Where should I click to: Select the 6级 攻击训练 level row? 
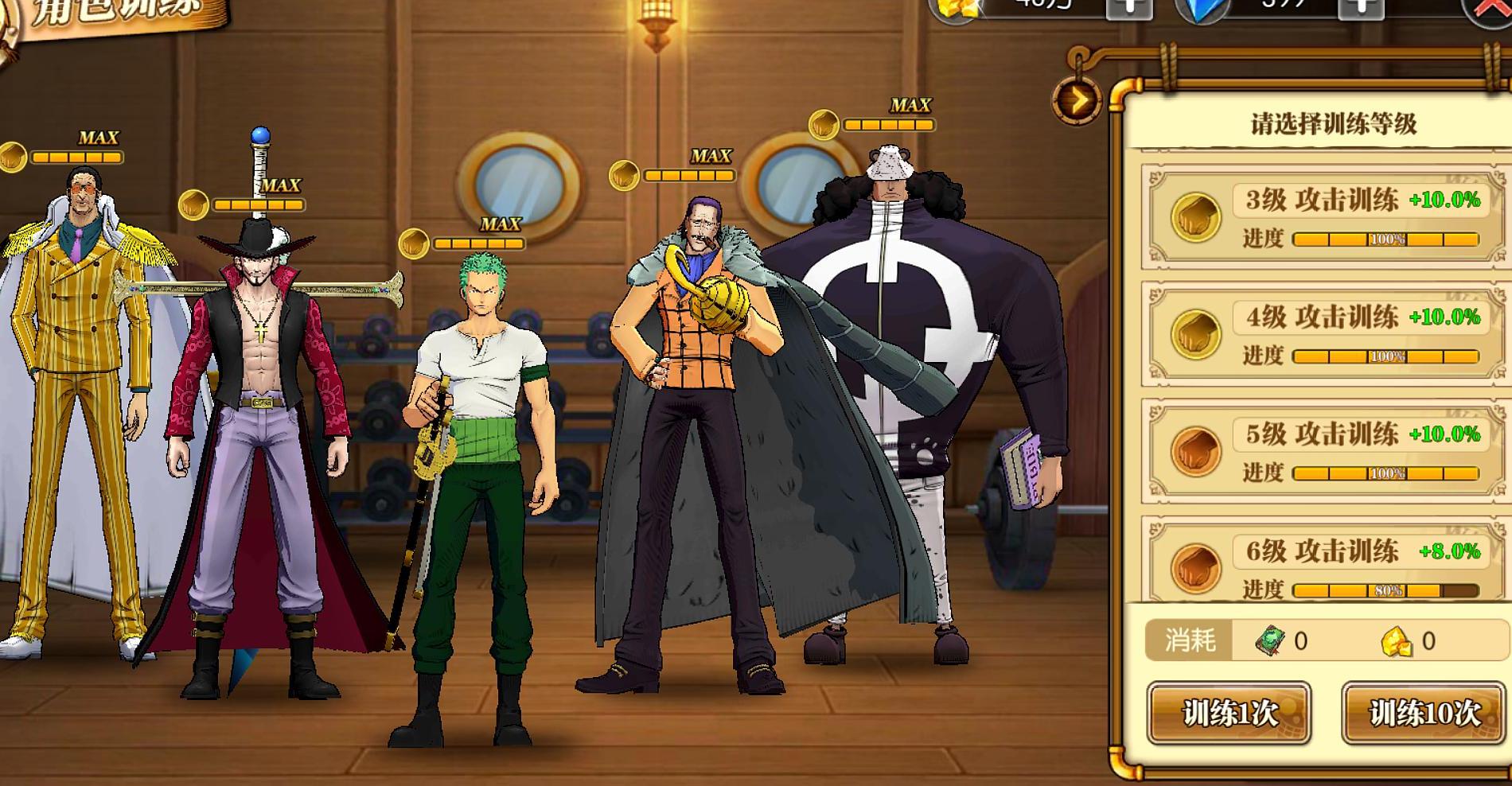(x=1325, y=565)
